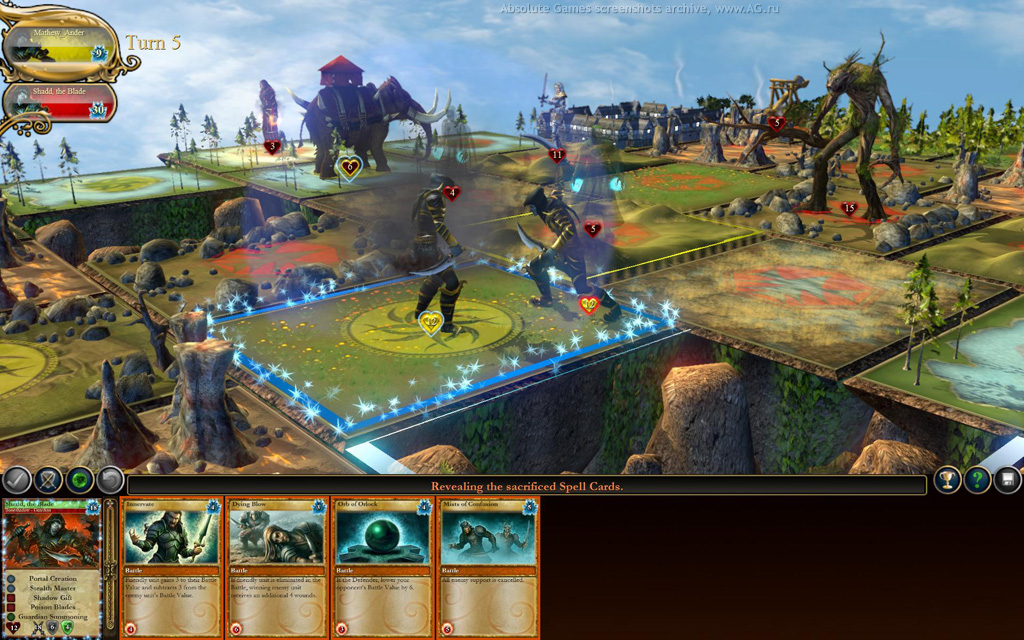Click the floppy disk save button
1024x640 pixels.
[1007, 480]
